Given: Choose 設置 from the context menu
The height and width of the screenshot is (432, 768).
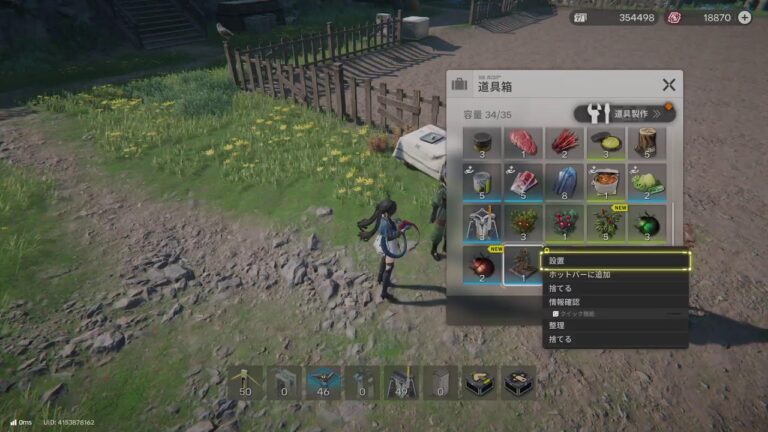Looking at the screenshot, I should [x=615, y=261].
